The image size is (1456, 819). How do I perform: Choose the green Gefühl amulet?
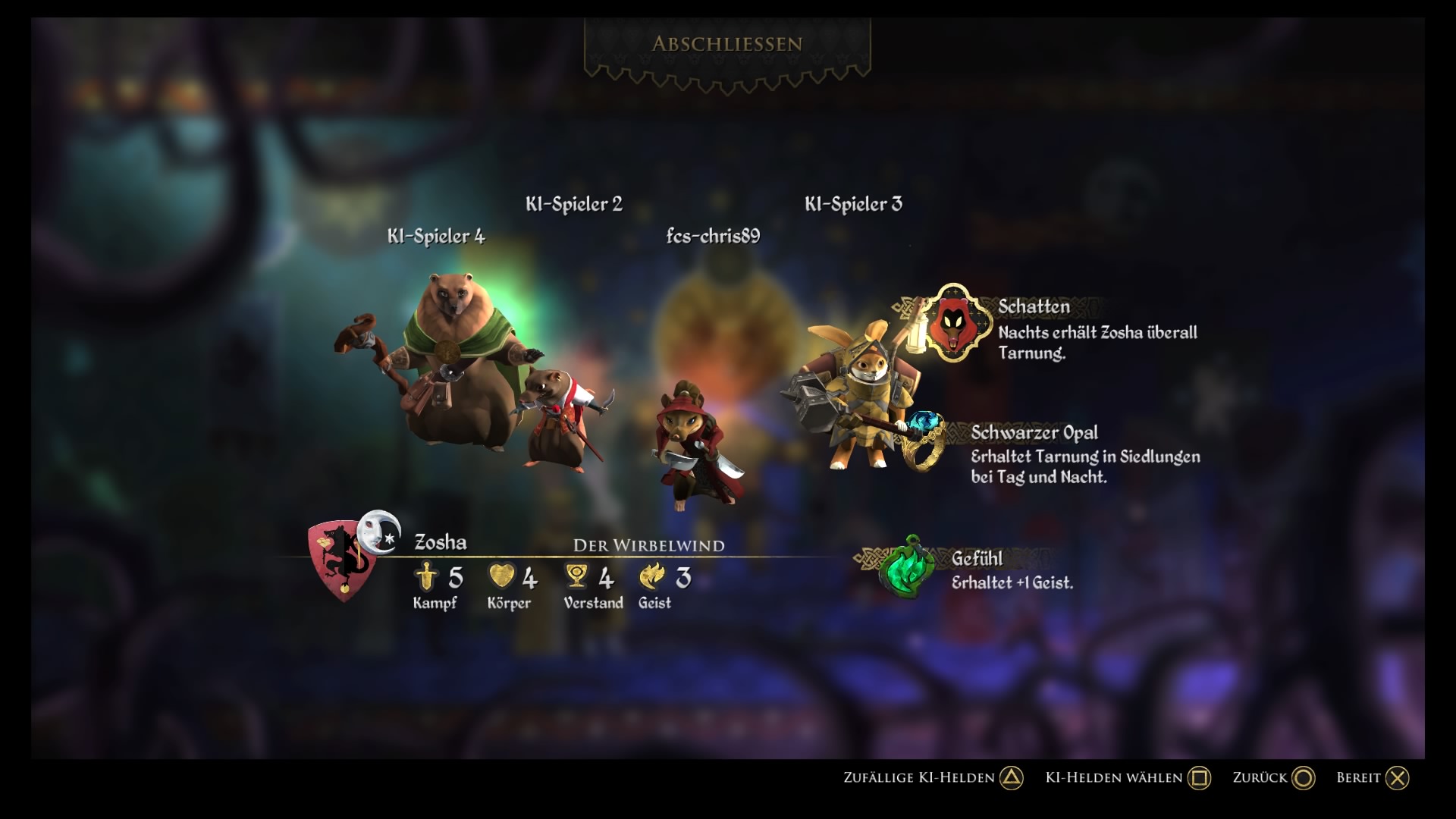point(908,567)
